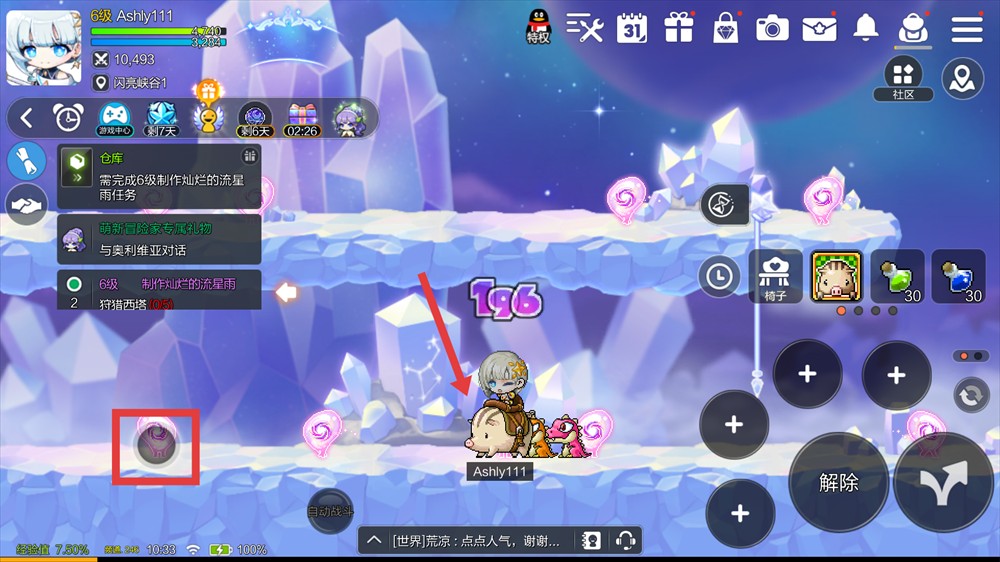Tap the jump arrow button
The image size is (1000, 562).
click(x=944, y=482)
